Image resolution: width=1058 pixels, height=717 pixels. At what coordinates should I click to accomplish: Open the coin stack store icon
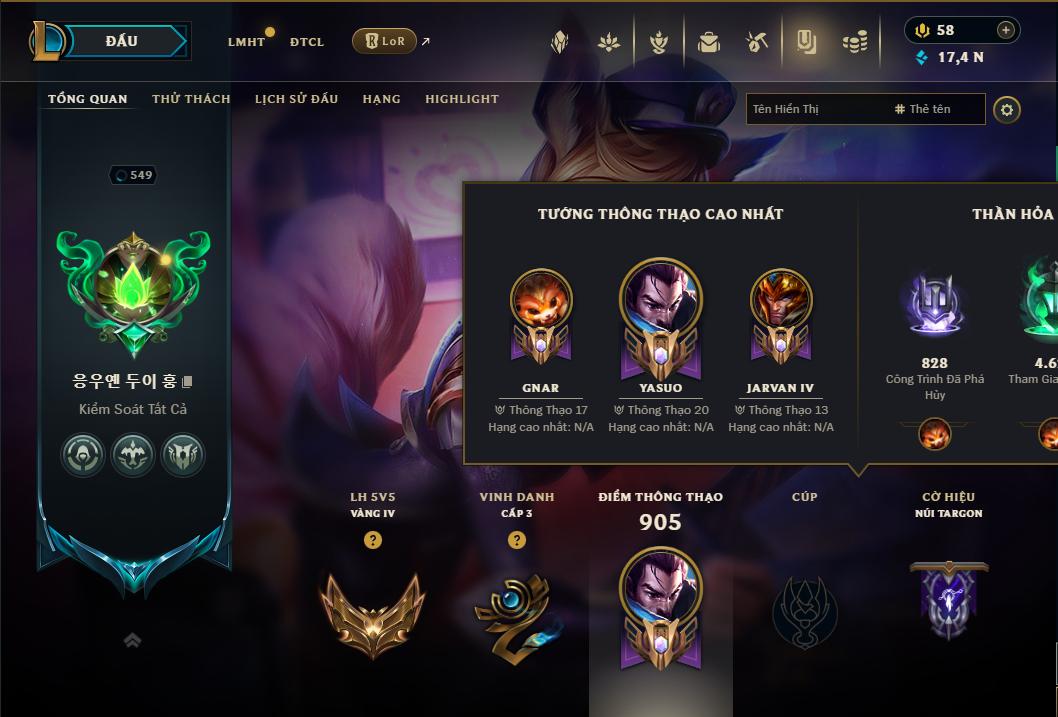pyautogui.click(x=854, y=42)
